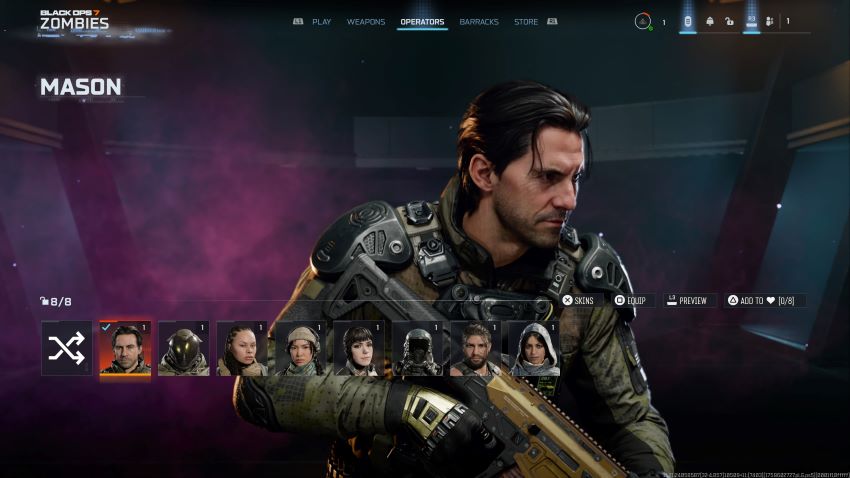
Task: Open the social friends icon
Action: [x=770, y=21]
